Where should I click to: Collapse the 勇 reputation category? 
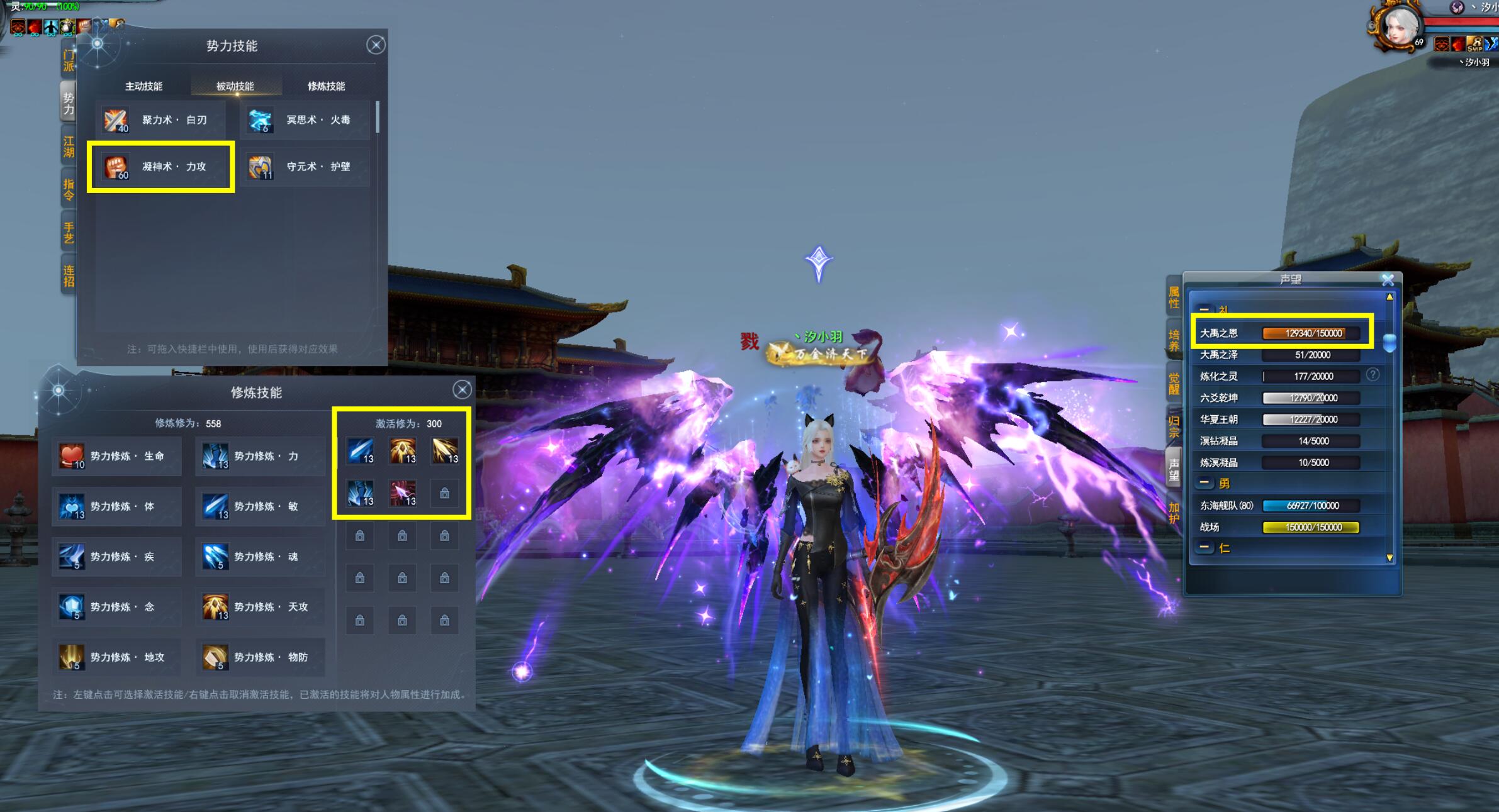click(x=1204, y=483)
